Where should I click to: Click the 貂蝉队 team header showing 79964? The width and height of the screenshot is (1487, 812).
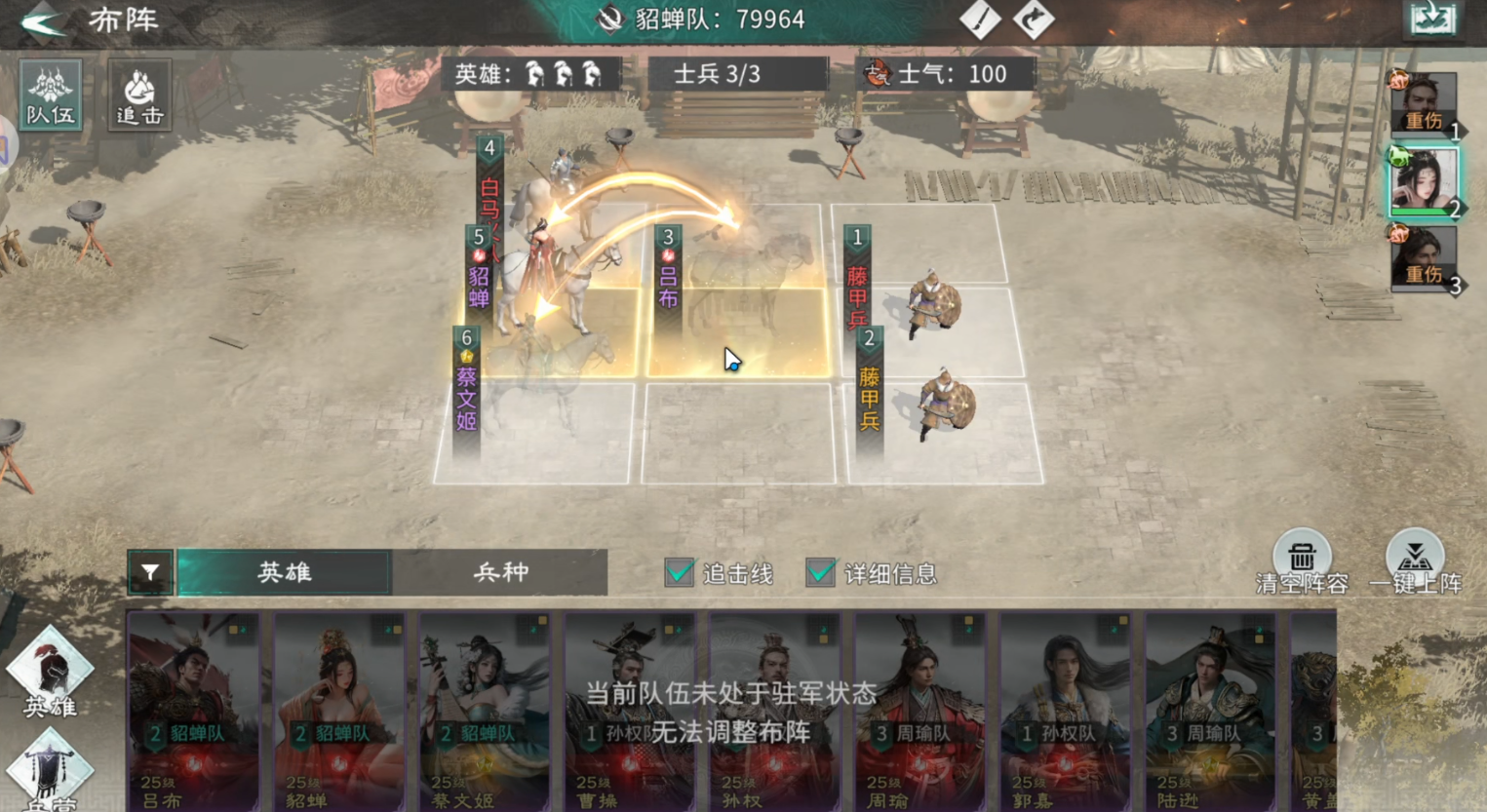click(702, 19)
